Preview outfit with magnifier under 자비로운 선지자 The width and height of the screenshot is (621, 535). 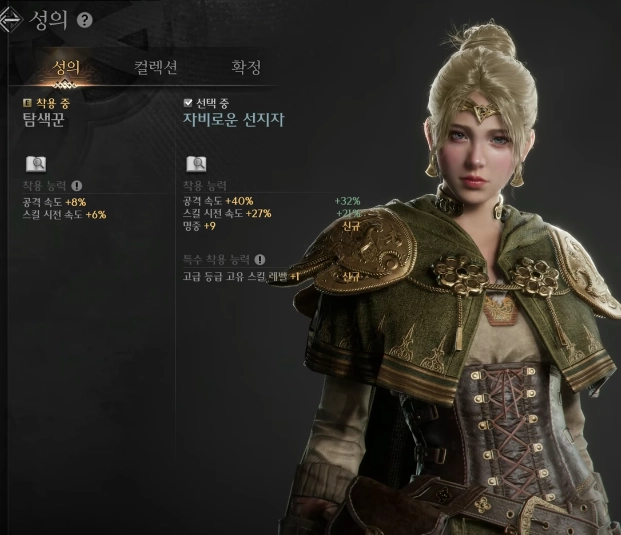click(x=196, y=164)
